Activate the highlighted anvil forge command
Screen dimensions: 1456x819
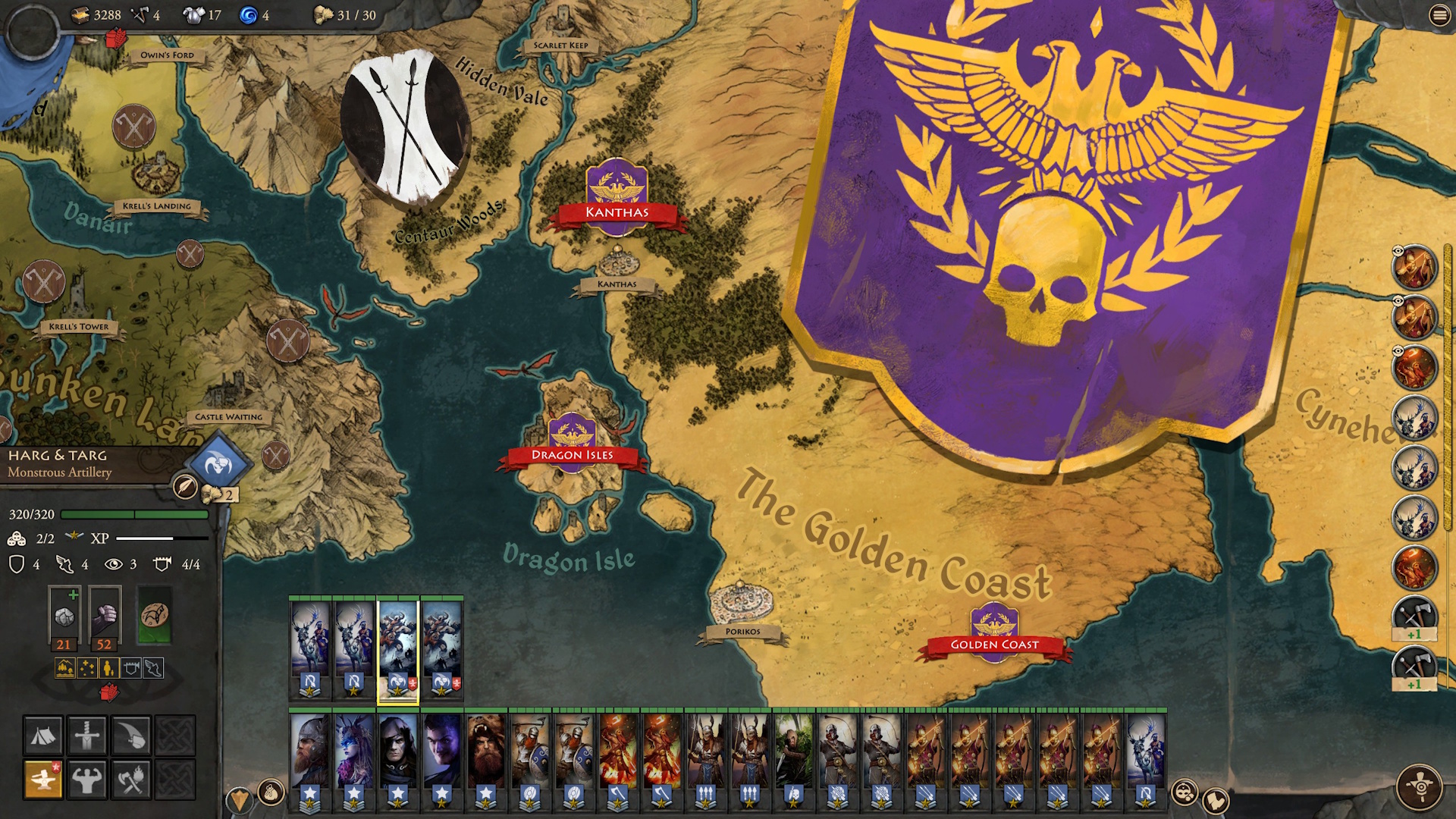[43, 780]
